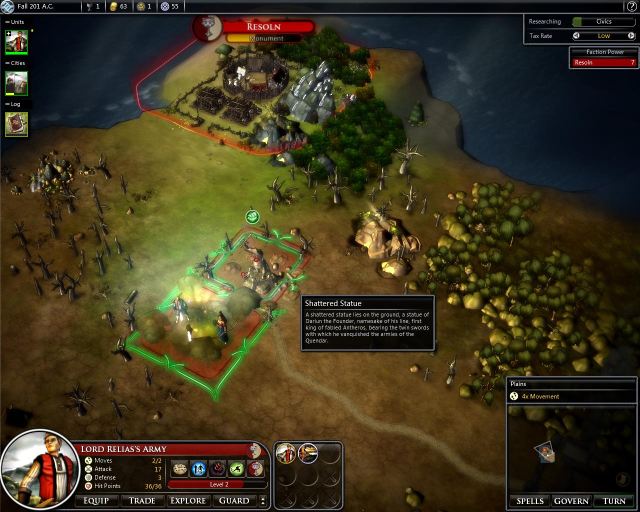Click the Trade button
Screen dimensions: 640x512
pos(142,500)
